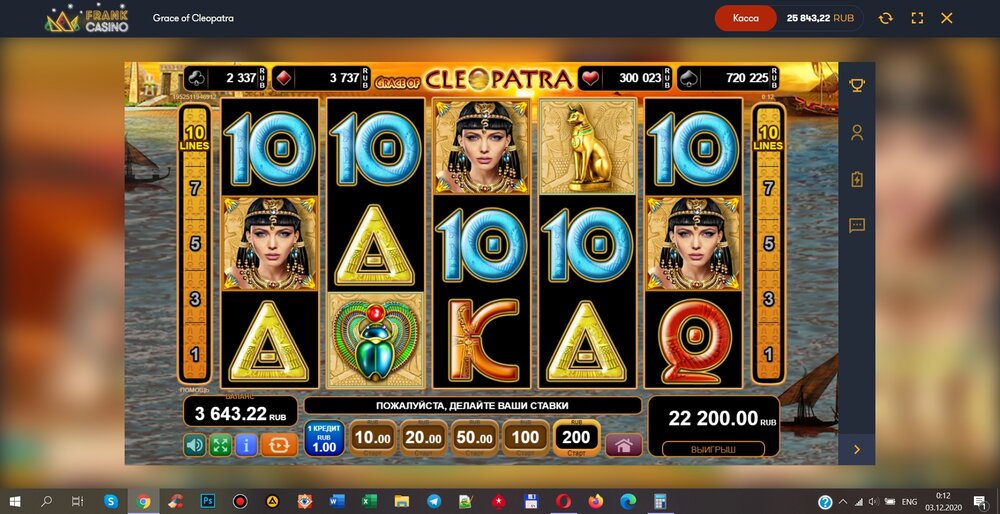Spin with the 100 bet
Screen dimensions: 1000x514
click(525, 438)
